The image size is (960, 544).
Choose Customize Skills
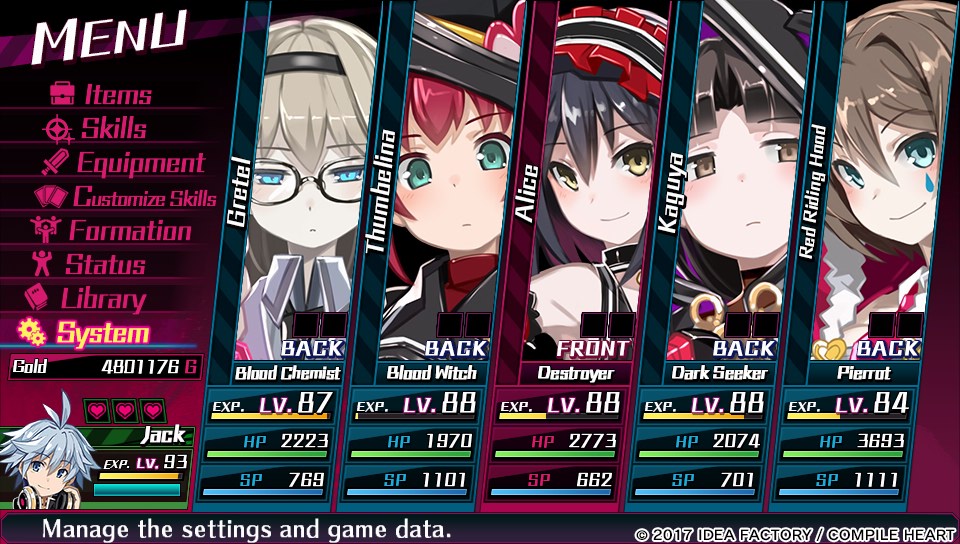pos(128,197)
